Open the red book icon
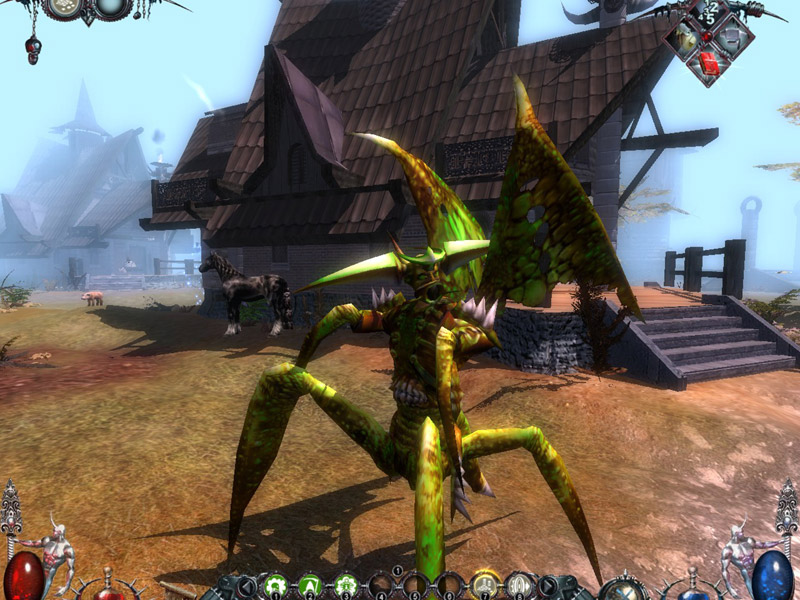Viewport: 800px width, 600px height. (710, 64)
